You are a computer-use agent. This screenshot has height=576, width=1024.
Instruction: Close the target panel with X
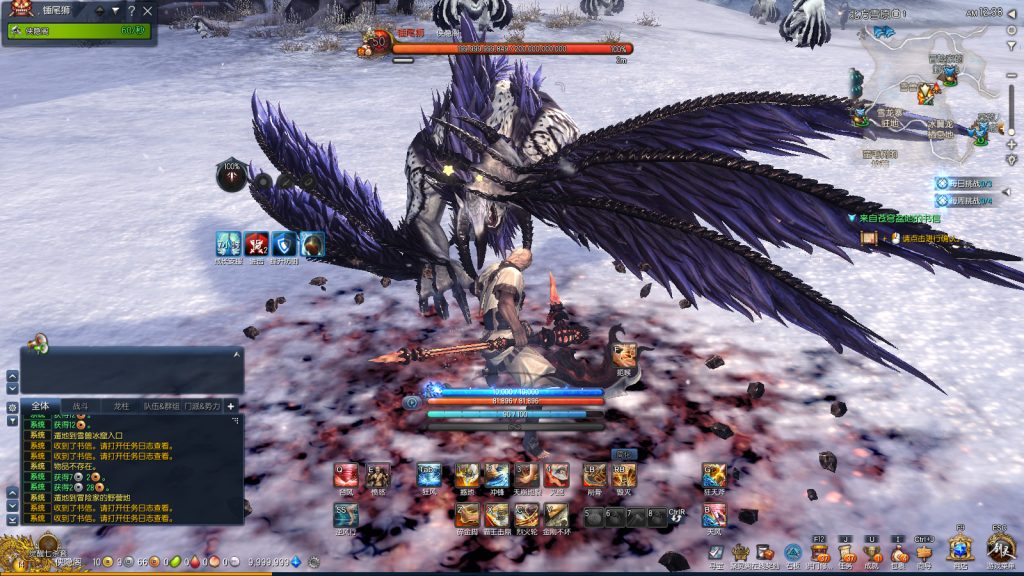point(148,11)
